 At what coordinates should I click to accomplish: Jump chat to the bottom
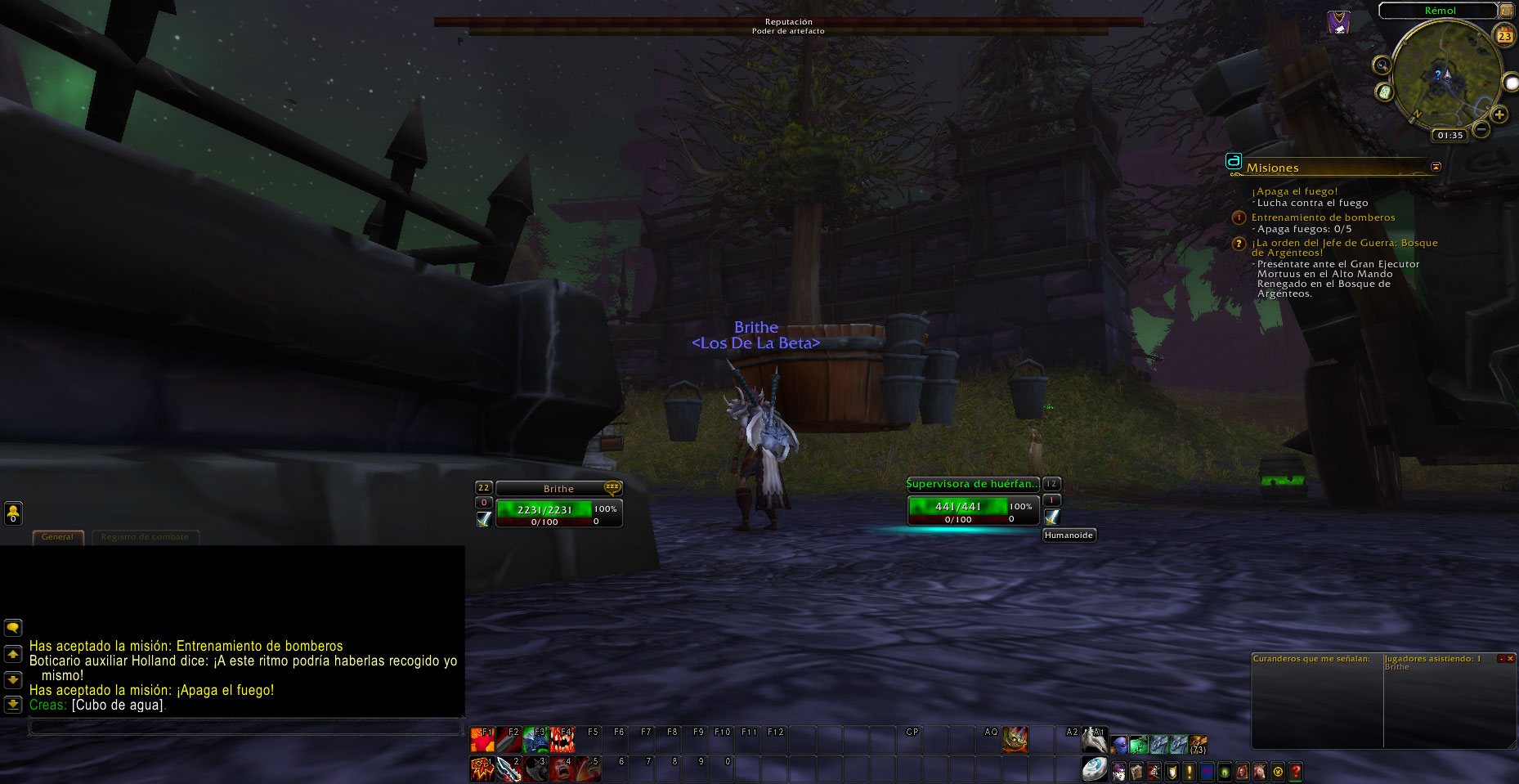click(13, 704)
